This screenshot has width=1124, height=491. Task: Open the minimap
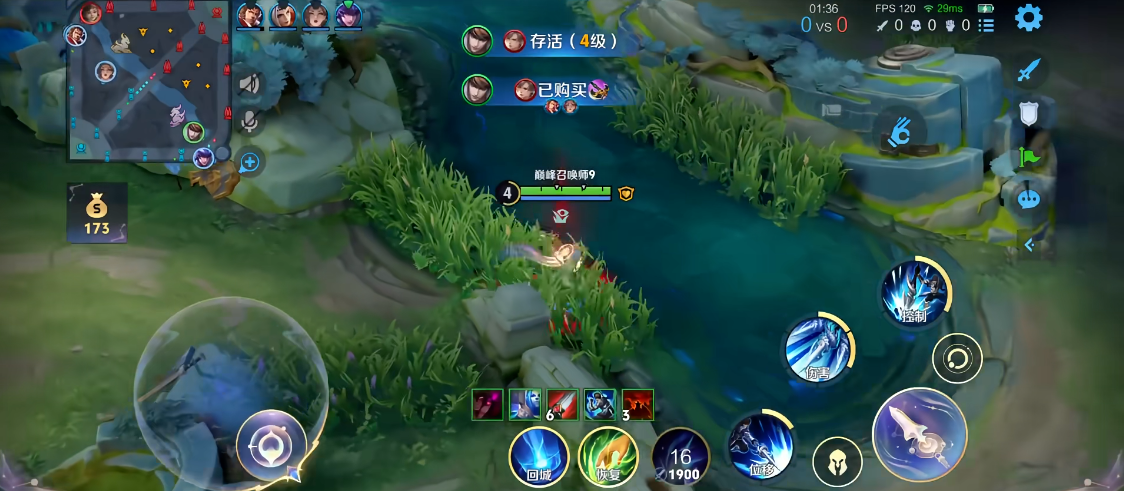[x=147, y=80]
